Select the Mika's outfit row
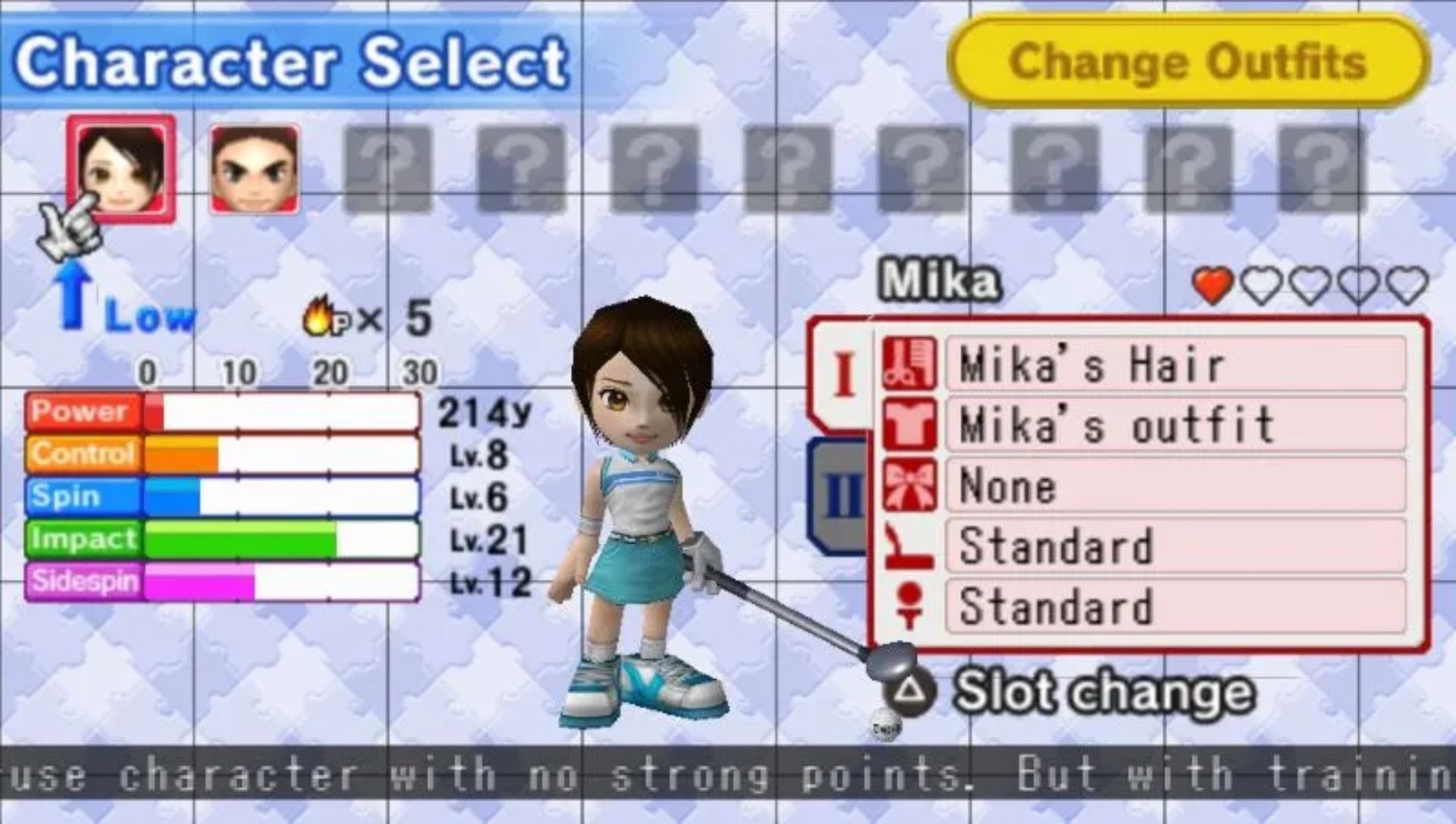 tap(1175, 425)
